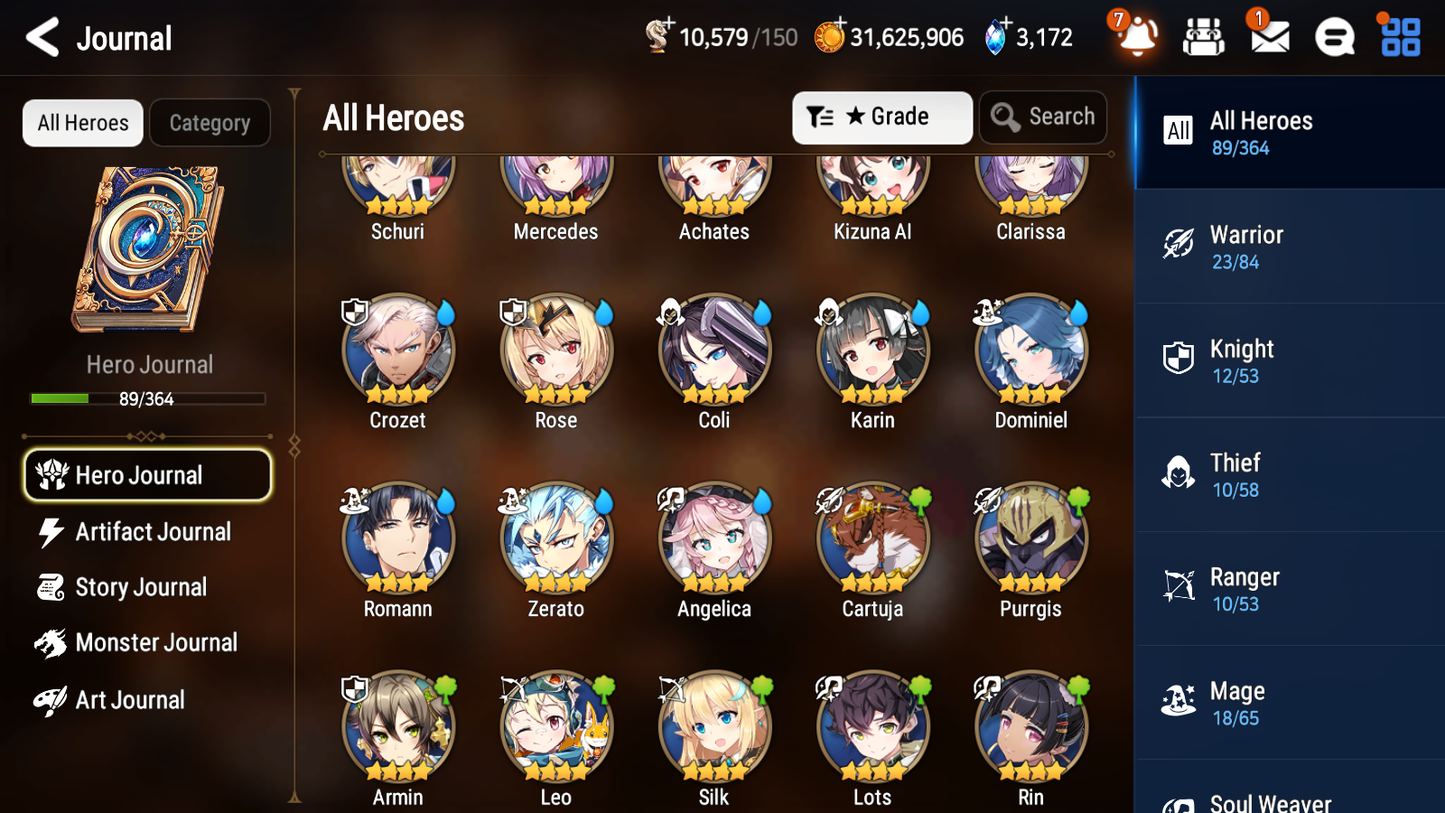Open the Artifact Journal
1445x813 pixels.
[x=150, y=531]
